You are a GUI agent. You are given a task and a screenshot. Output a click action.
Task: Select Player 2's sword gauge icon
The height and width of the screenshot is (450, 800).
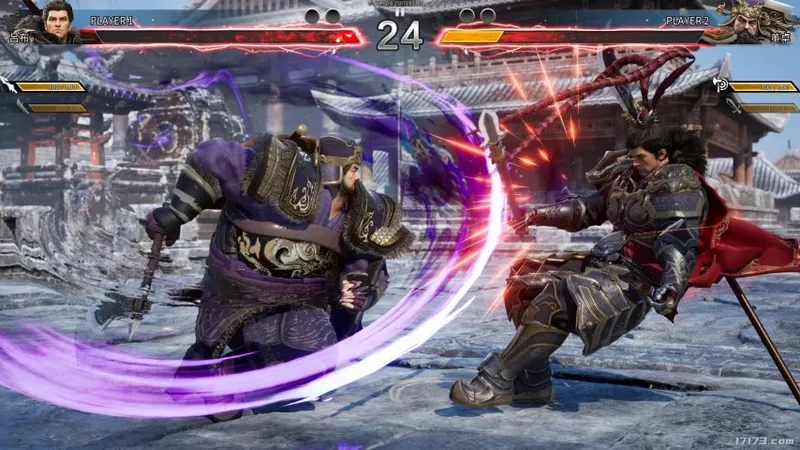tap(734, 106)
